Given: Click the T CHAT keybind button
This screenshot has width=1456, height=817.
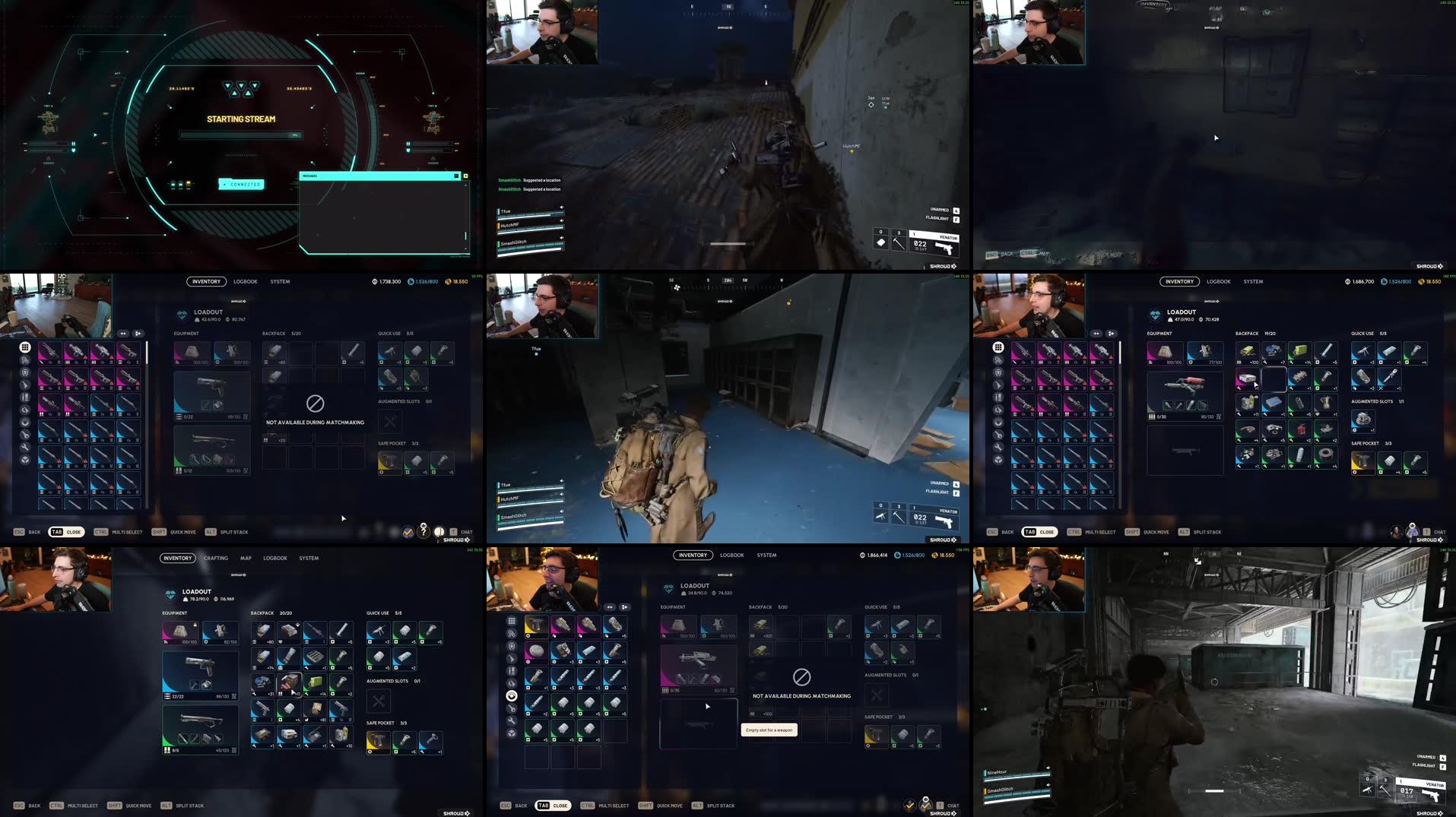Looking at the screenshot, I should (x=947, y=806).
